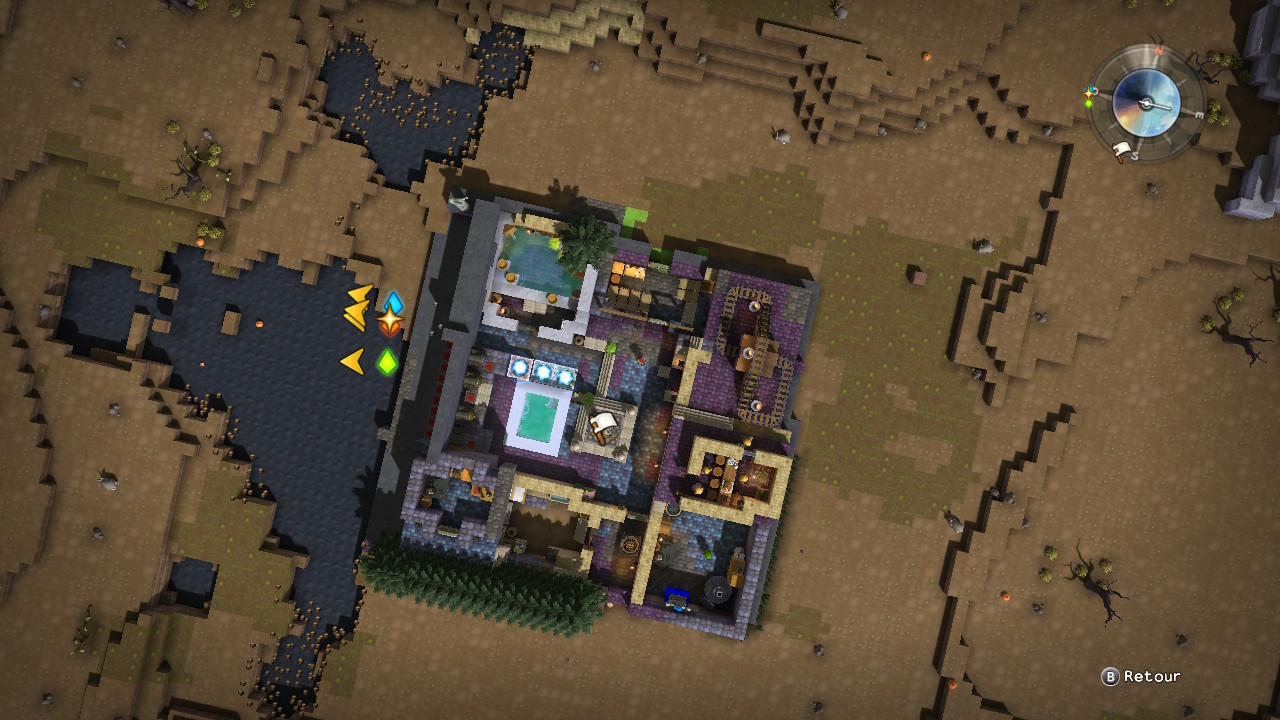Select the white banner marker on the base
This screenshot has width=1280, height=720.
point(601,427)
